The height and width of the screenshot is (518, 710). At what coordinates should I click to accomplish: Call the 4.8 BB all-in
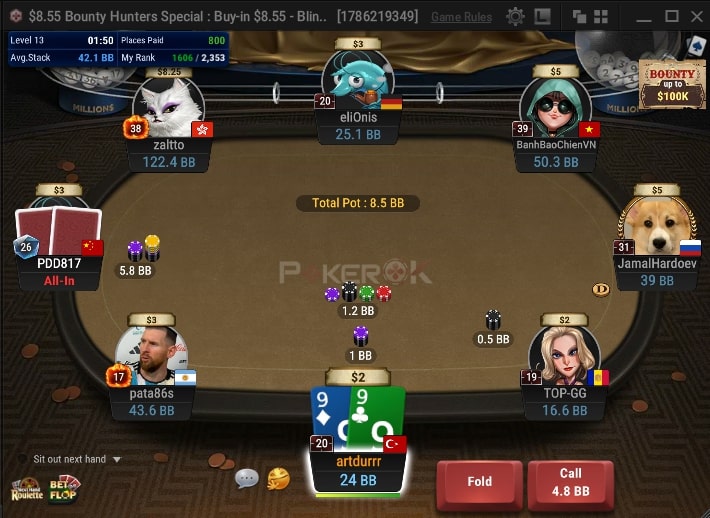coord(570,482)
